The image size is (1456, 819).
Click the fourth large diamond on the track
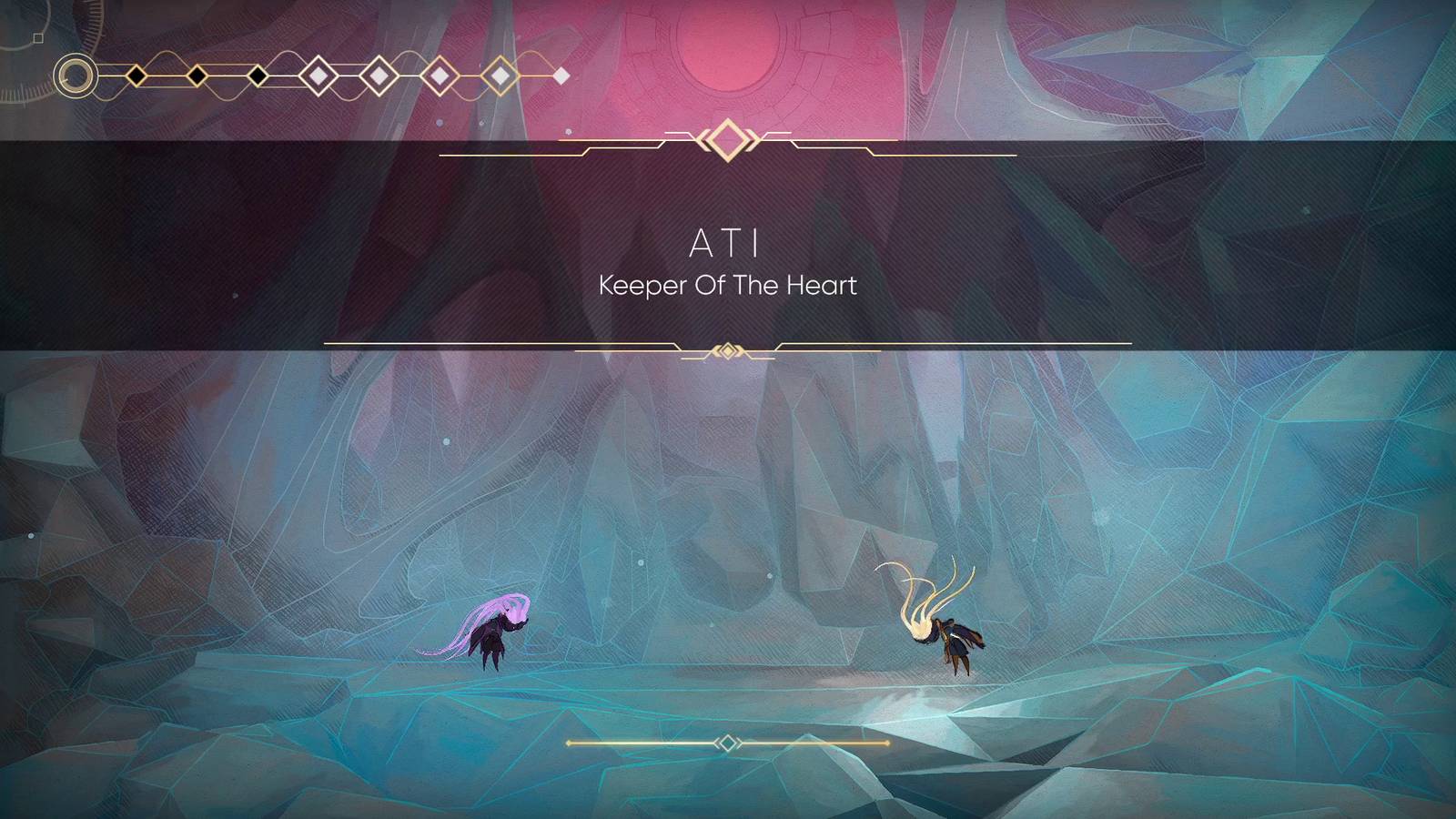(500, 75)
